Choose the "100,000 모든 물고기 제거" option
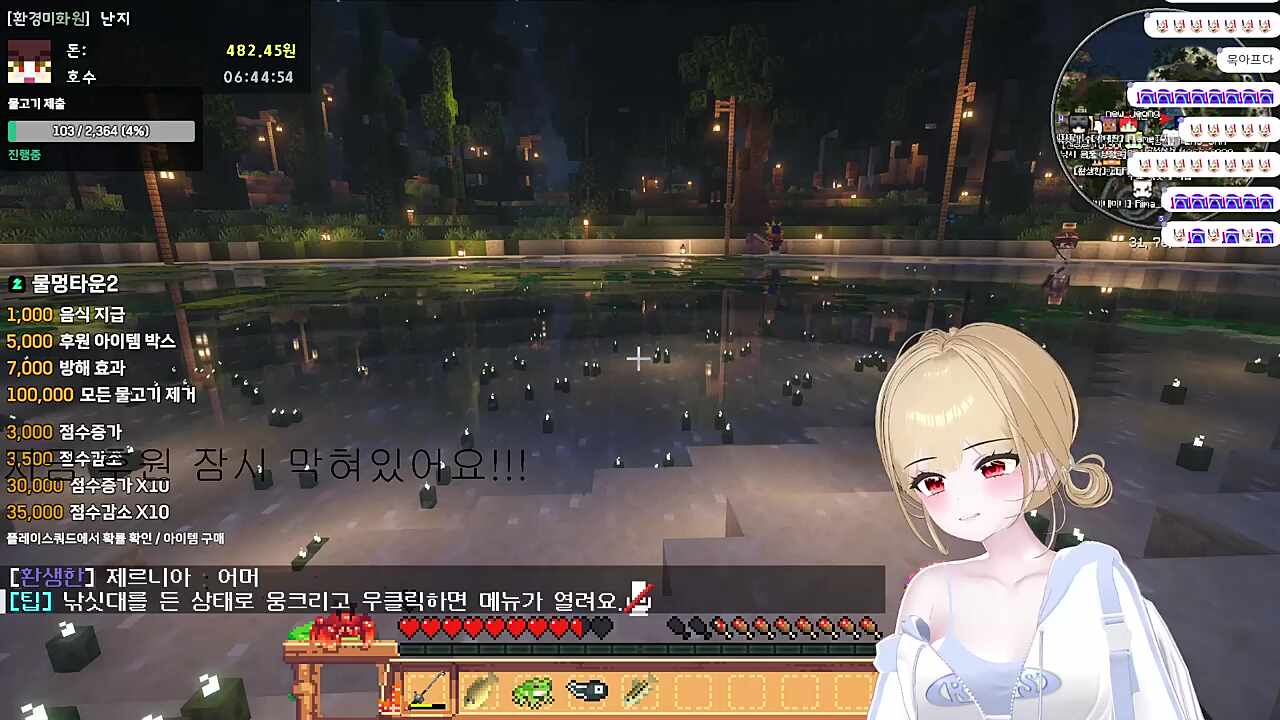This screenshot has height=720, width=1280. tap(100, 395)
